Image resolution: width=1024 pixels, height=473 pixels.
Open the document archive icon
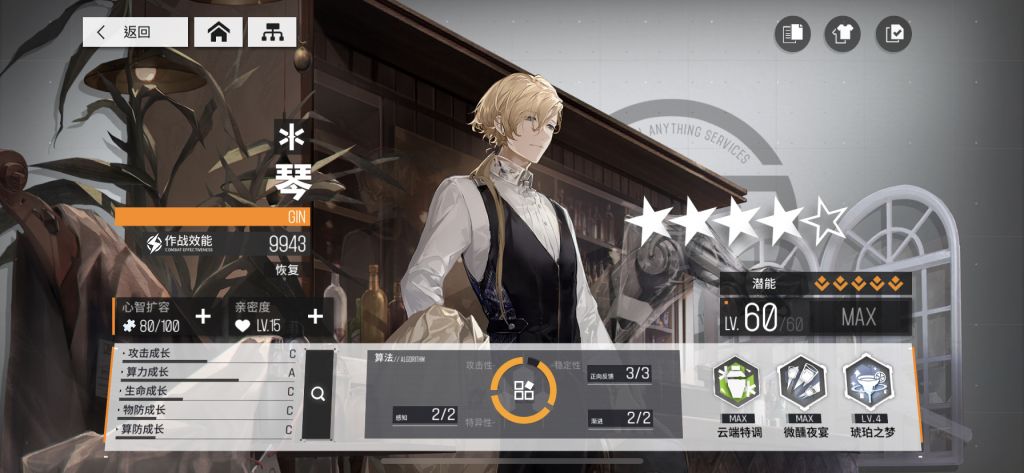792,34
